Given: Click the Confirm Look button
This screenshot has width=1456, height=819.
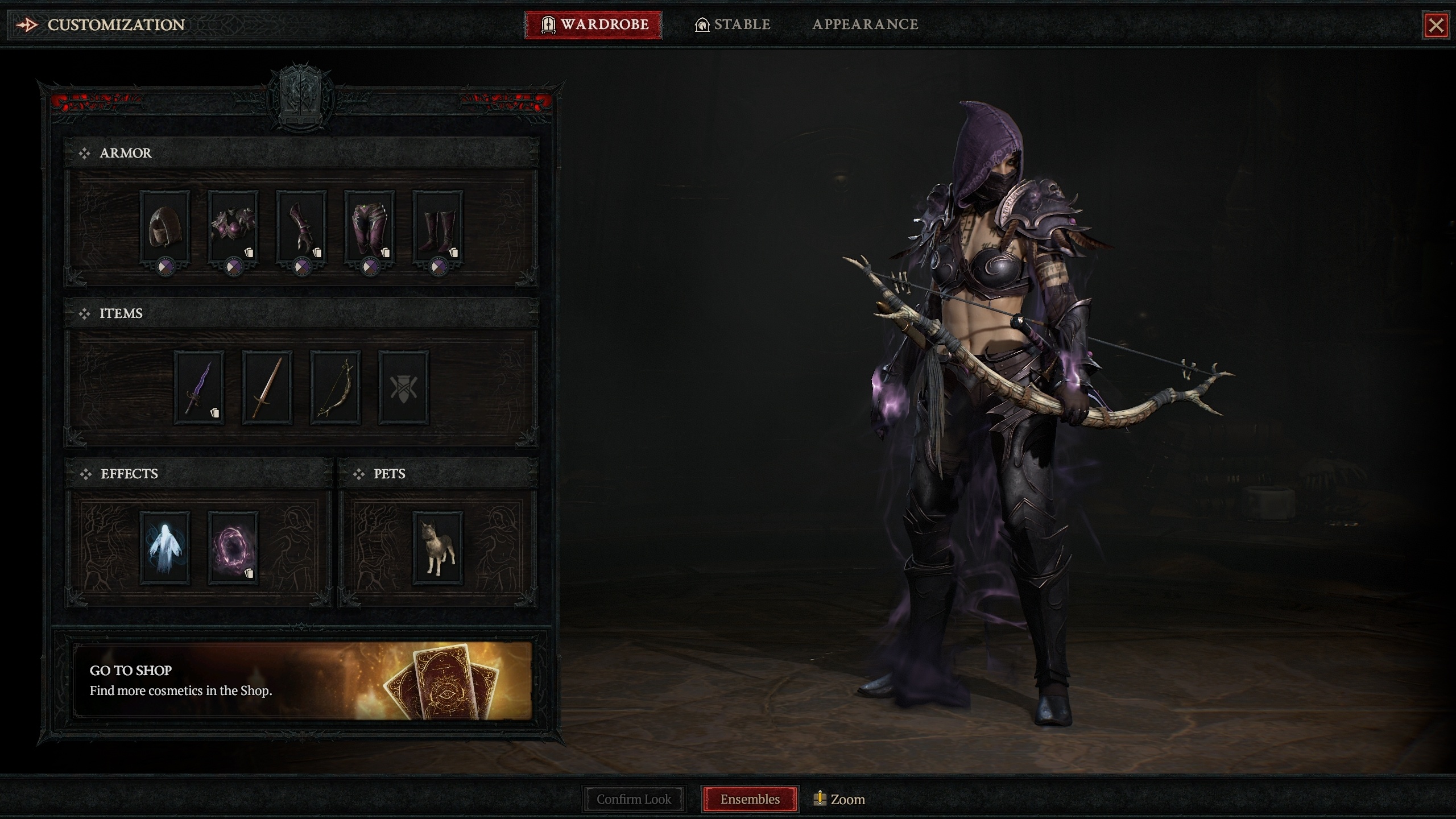Looking at the screenshot, I should point(634,799).
